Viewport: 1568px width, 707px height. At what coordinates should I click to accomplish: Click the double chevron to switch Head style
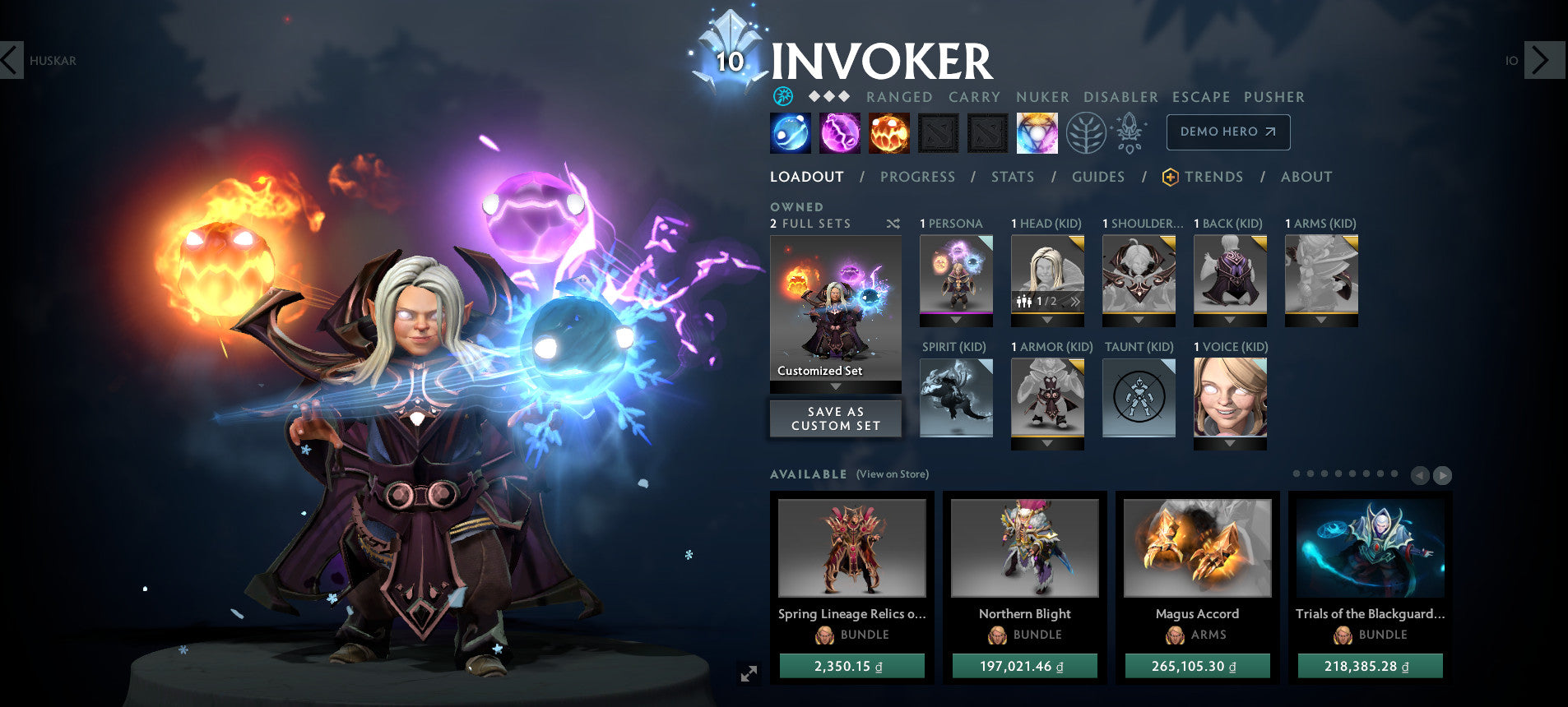pos(1074,302)
